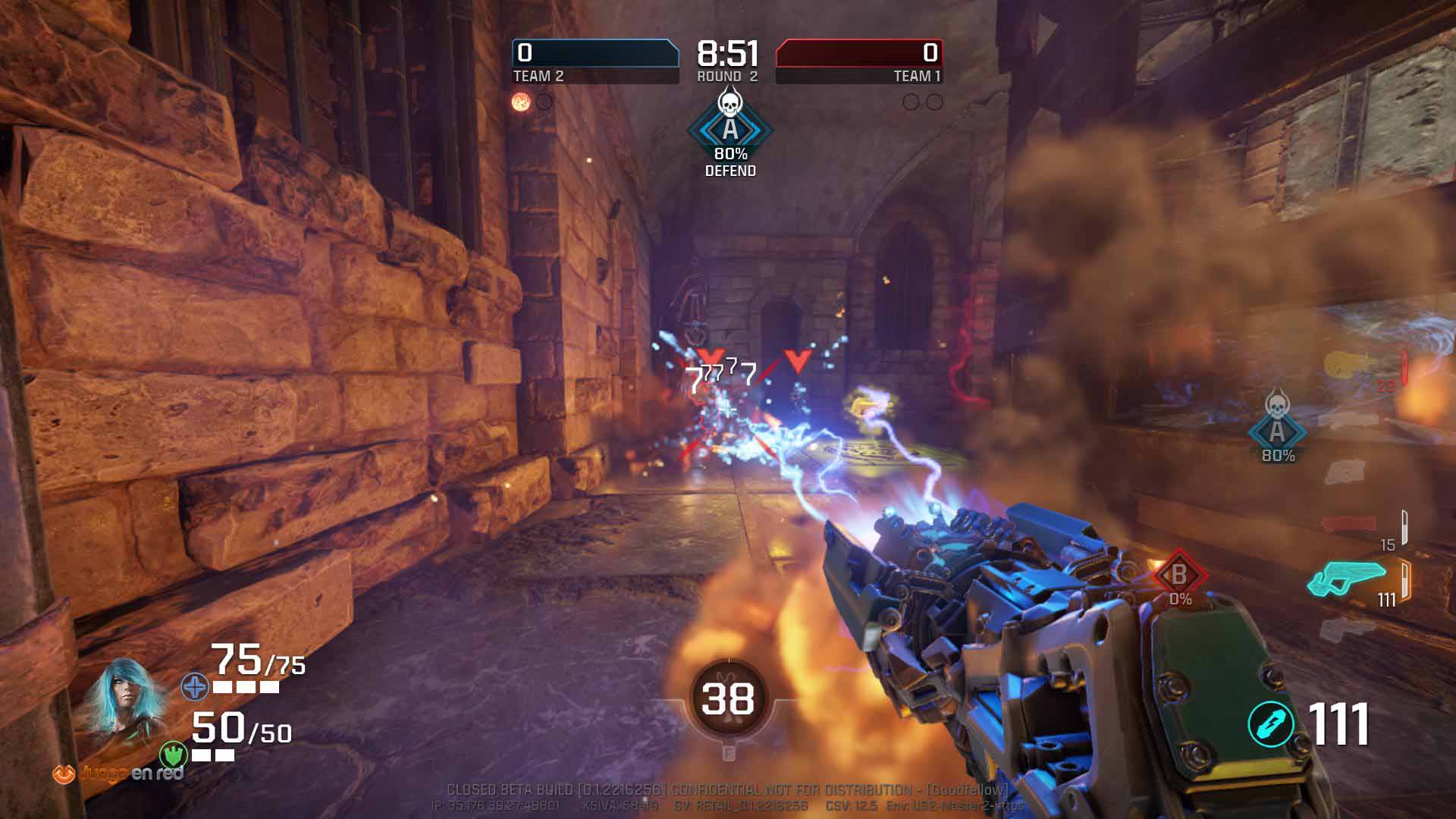Image resolution: width=1456 pixels, height=819 pixels.
Task: Click the objective B diamond marker
Action: [x=1178, y=576]
